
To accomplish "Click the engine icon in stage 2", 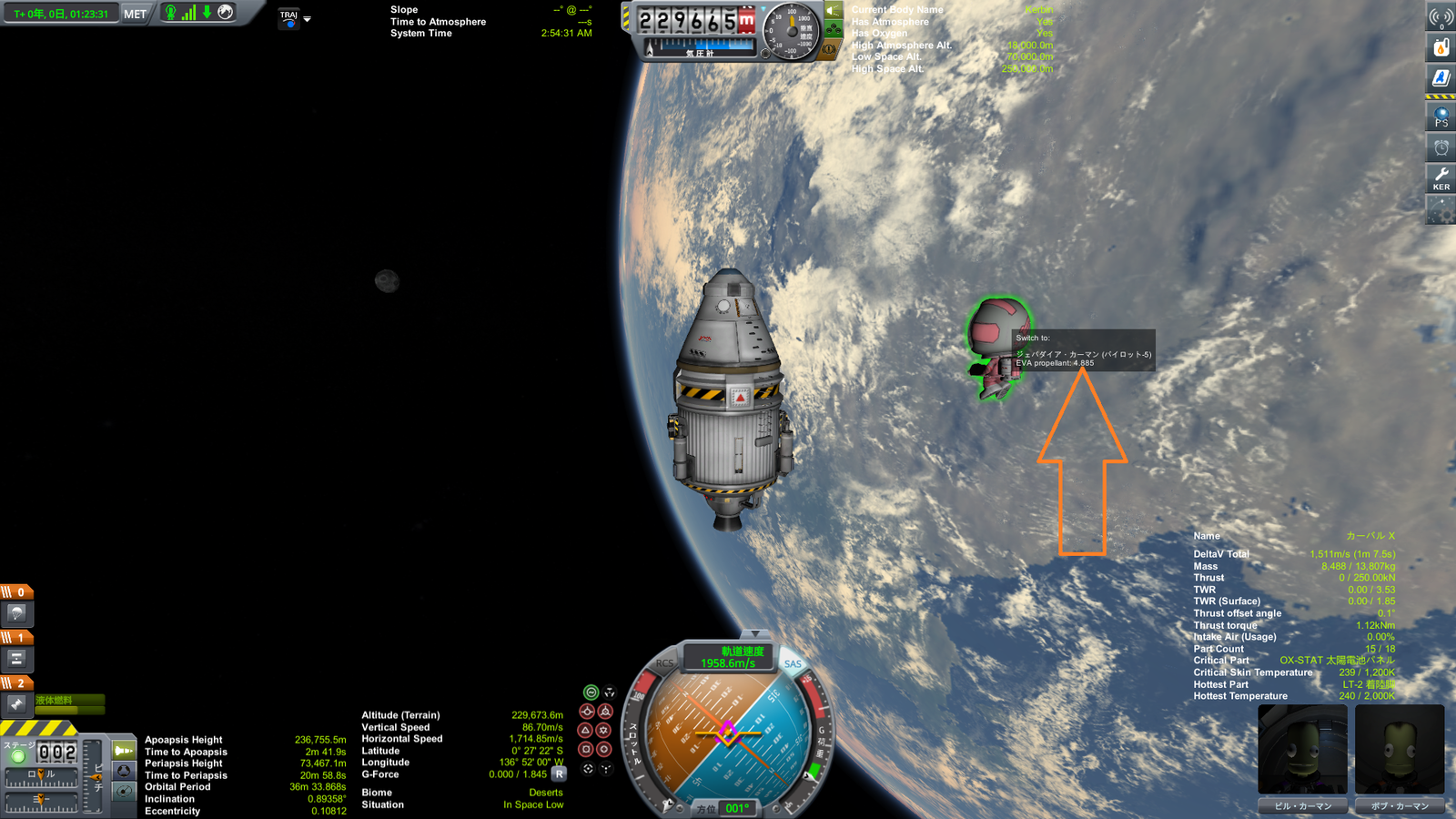I will coord(16,702).
